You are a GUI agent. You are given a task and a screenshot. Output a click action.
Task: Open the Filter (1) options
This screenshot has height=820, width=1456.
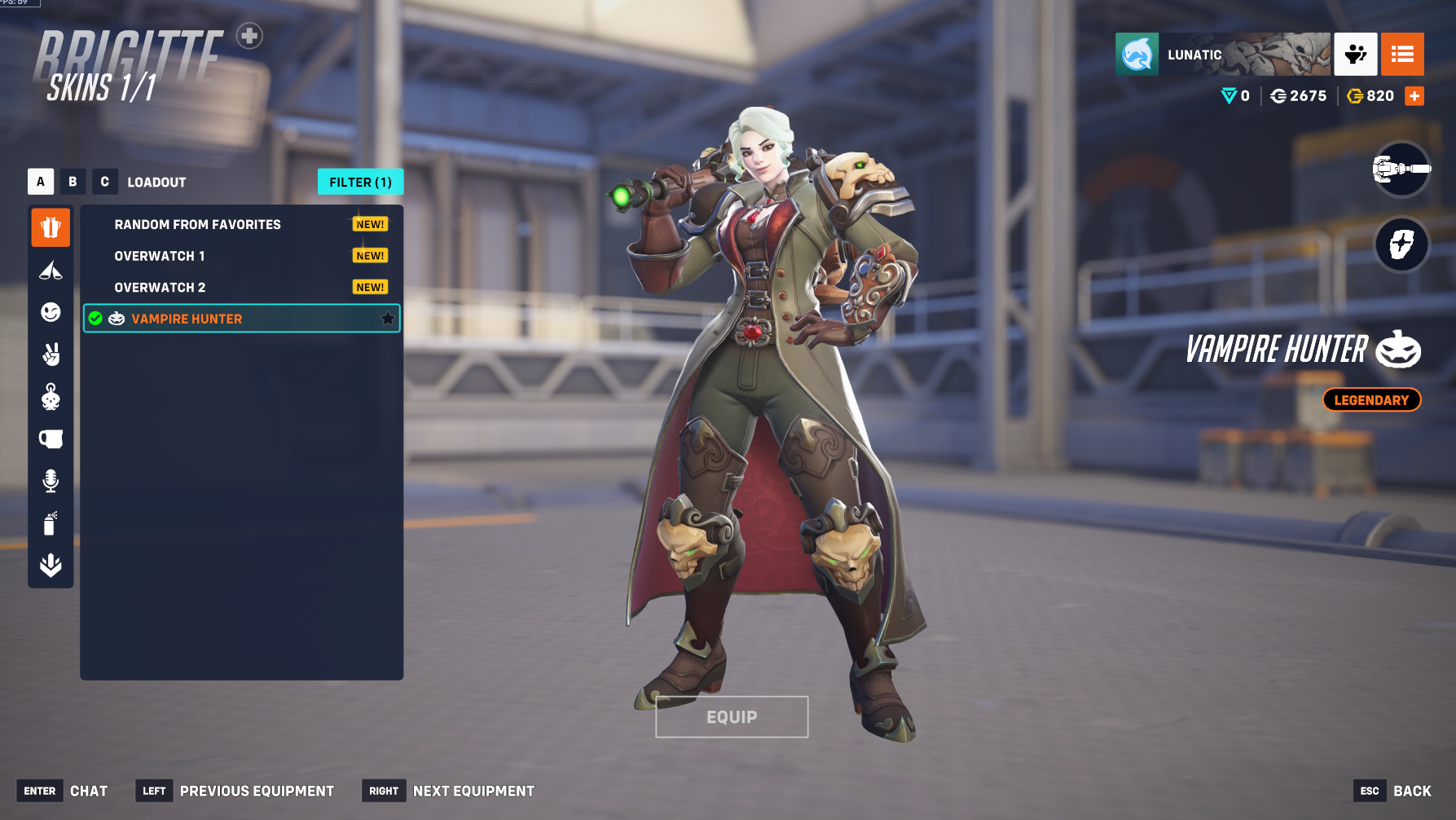point(360,182)
